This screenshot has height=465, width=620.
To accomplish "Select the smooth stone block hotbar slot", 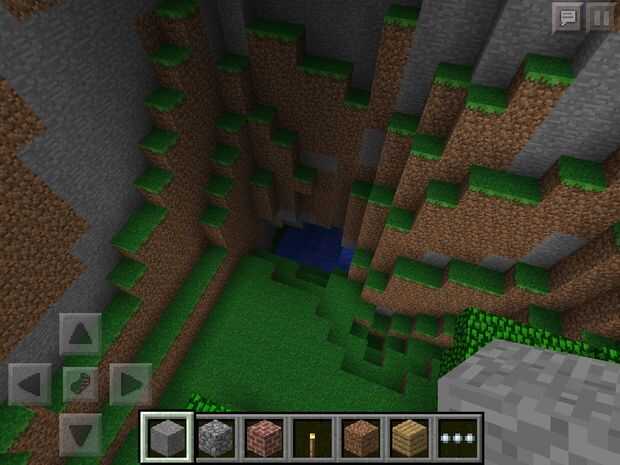I will (166, 438).
